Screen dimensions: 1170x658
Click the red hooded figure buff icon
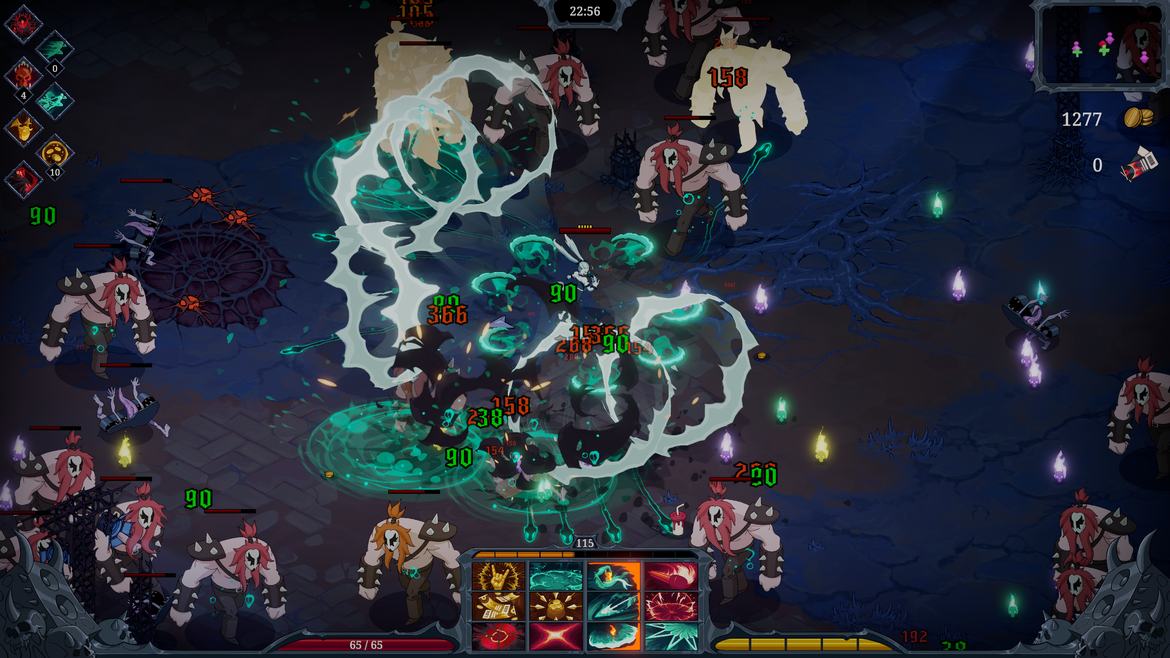coord(23,180)
